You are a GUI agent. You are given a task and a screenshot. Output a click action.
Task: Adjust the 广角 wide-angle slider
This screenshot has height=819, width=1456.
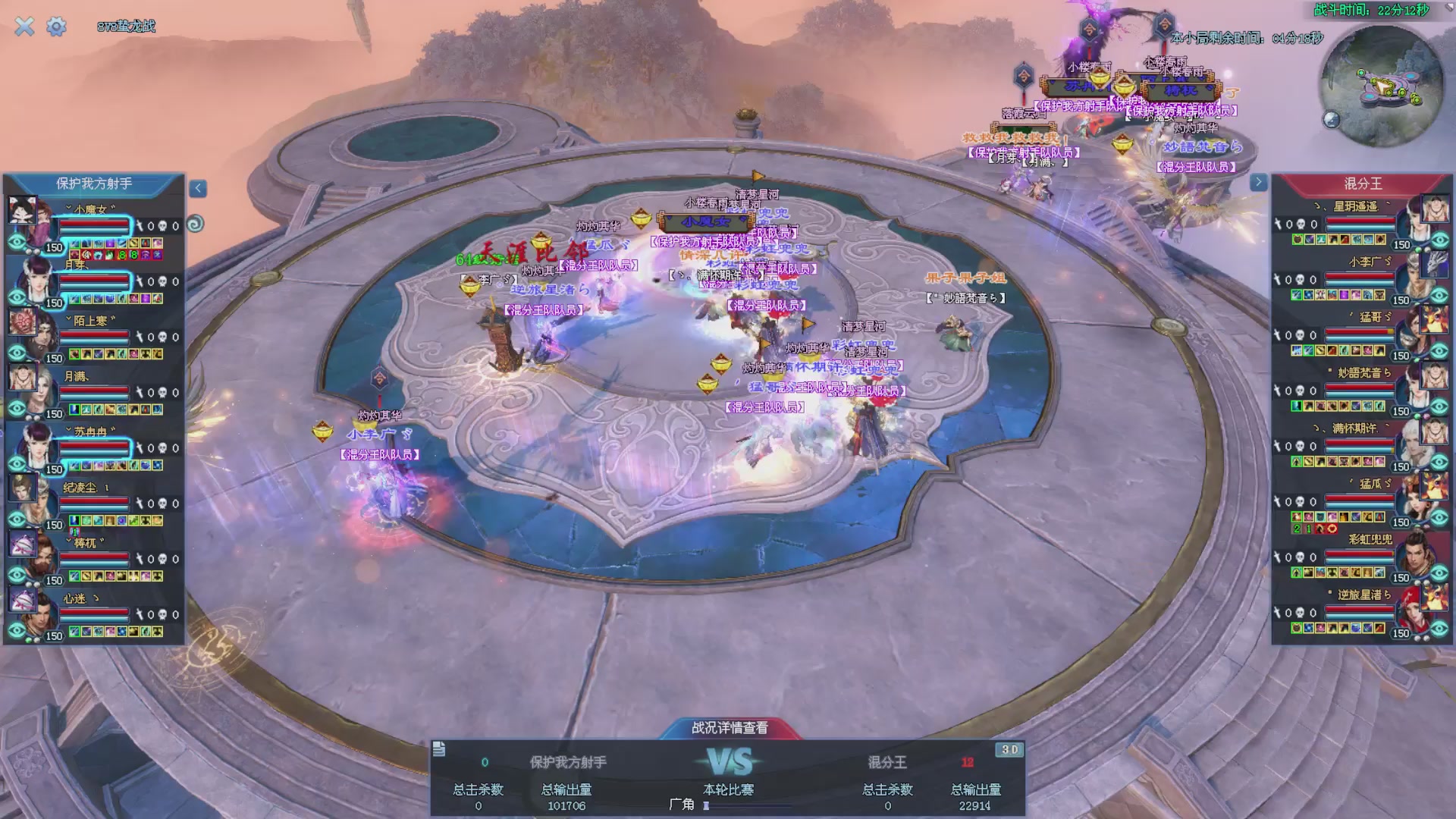(x=707, y=805)
